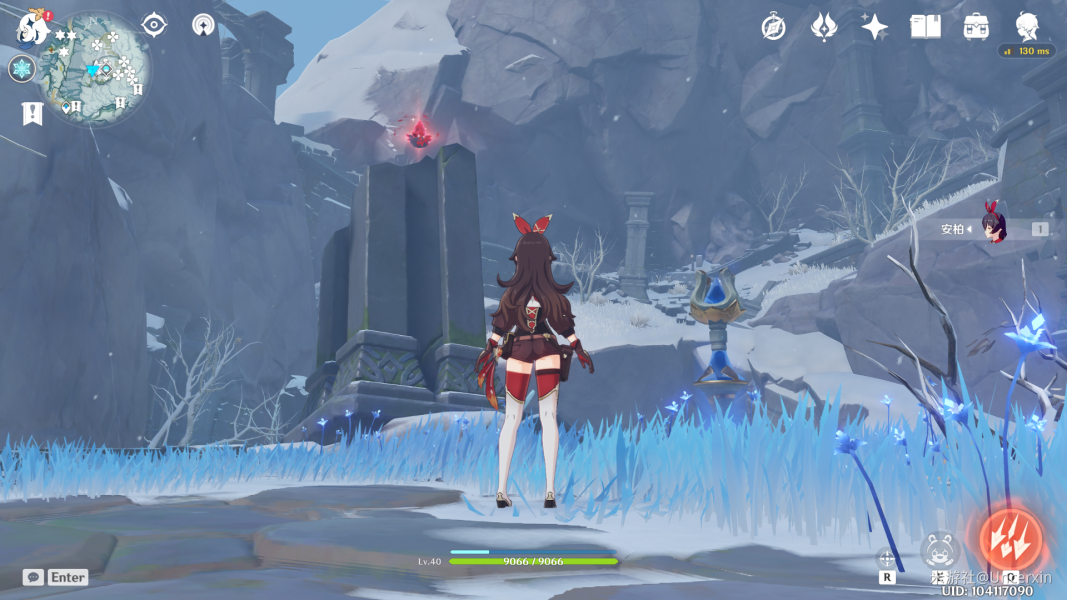
Task: Activate the red arrow-rain elemental burst
Action: [1010, 539]
